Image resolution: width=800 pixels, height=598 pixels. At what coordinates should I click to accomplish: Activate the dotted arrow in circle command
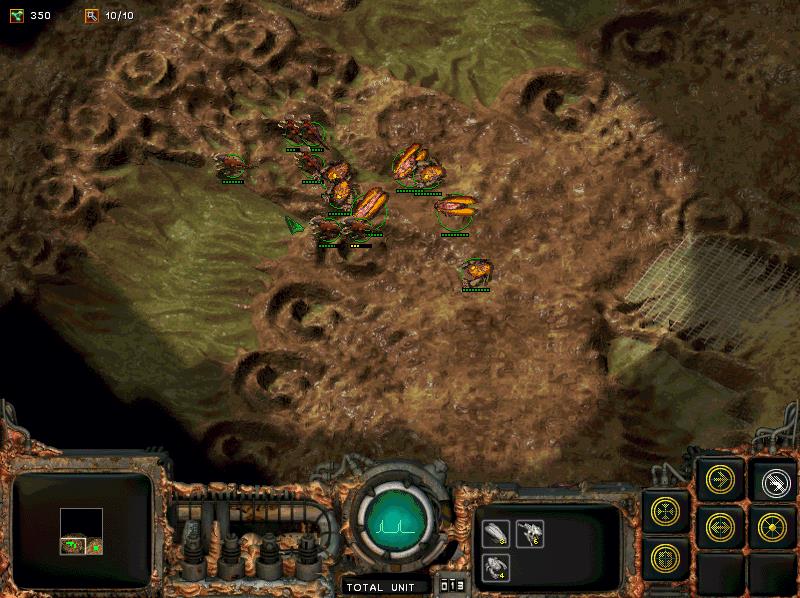[x=720, y=525]
